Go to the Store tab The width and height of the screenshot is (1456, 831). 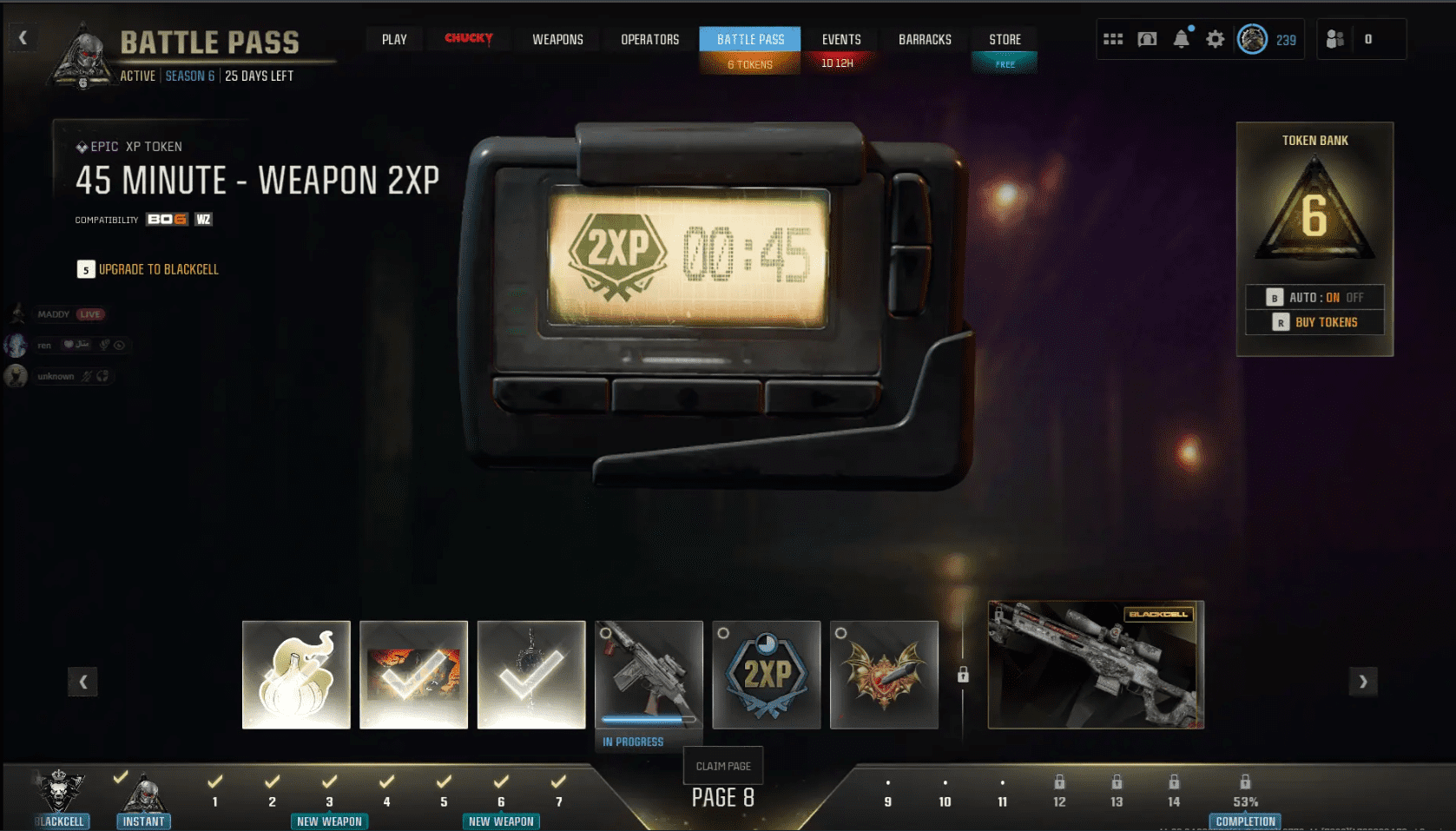1005,39
